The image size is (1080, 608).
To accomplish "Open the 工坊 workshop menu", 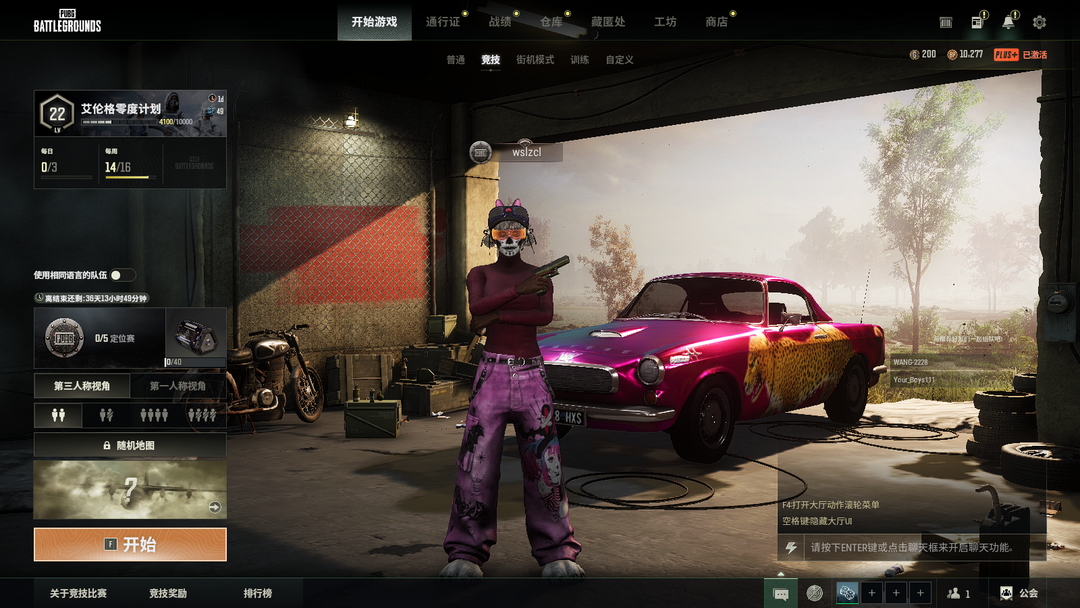I will 665,22.
